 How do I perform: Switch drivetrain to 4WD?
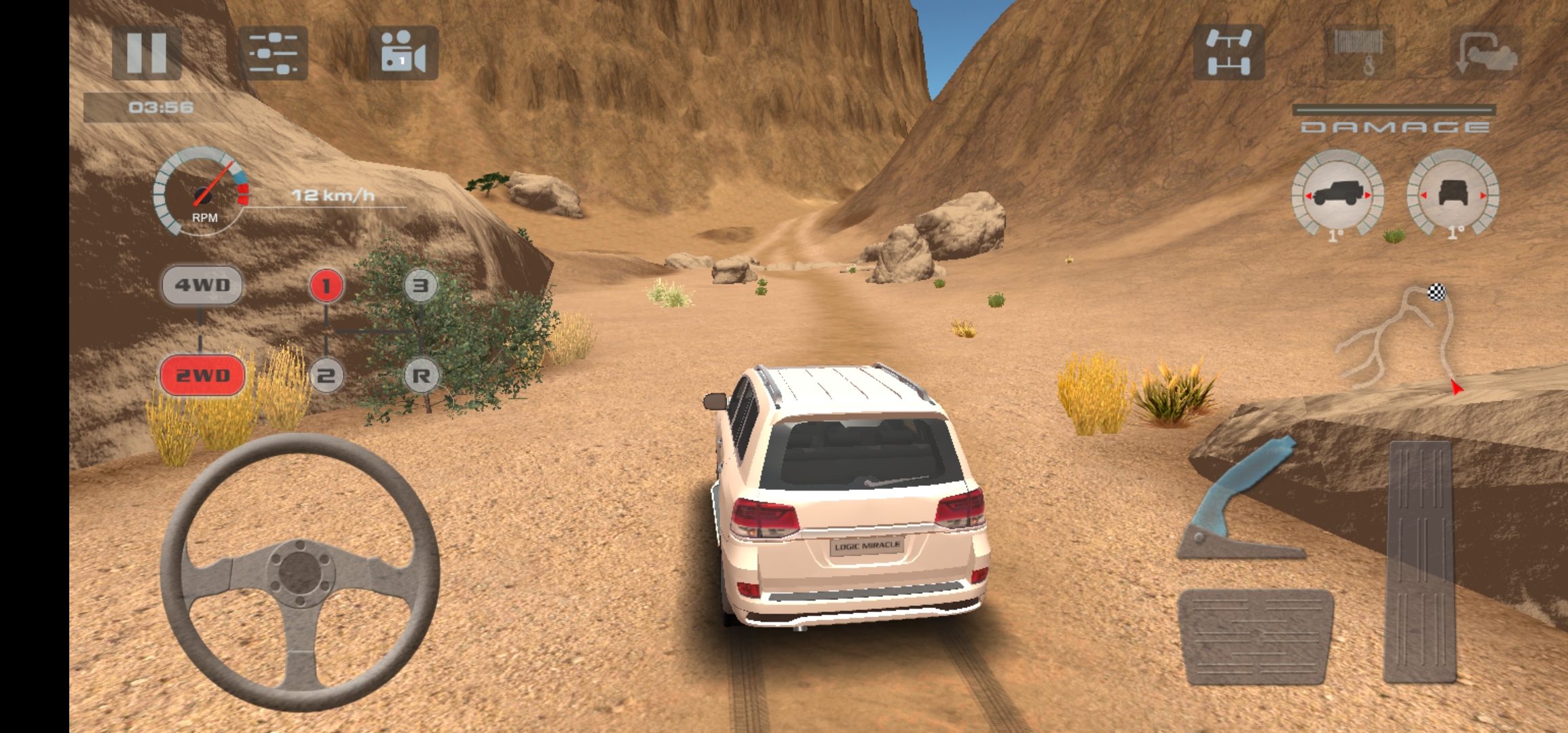tap(202, 285)
